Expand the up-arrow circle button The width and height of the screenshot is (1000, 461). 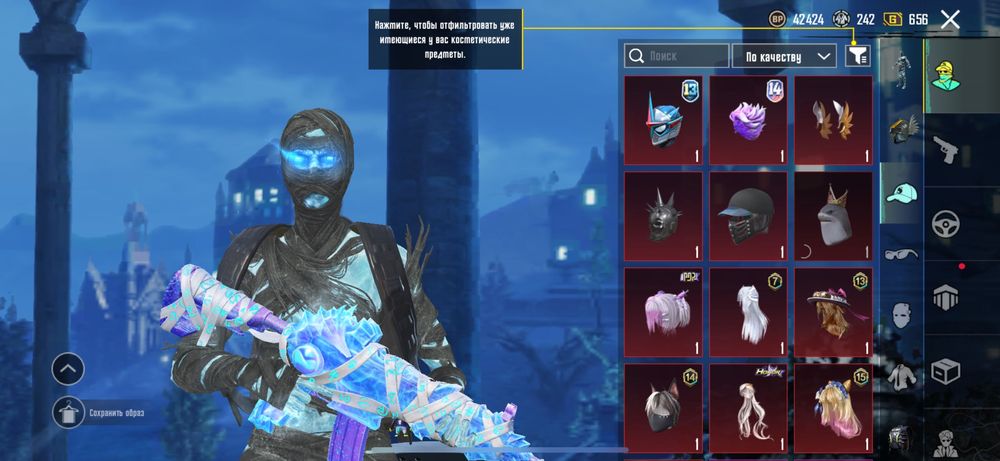pos(68,369)
